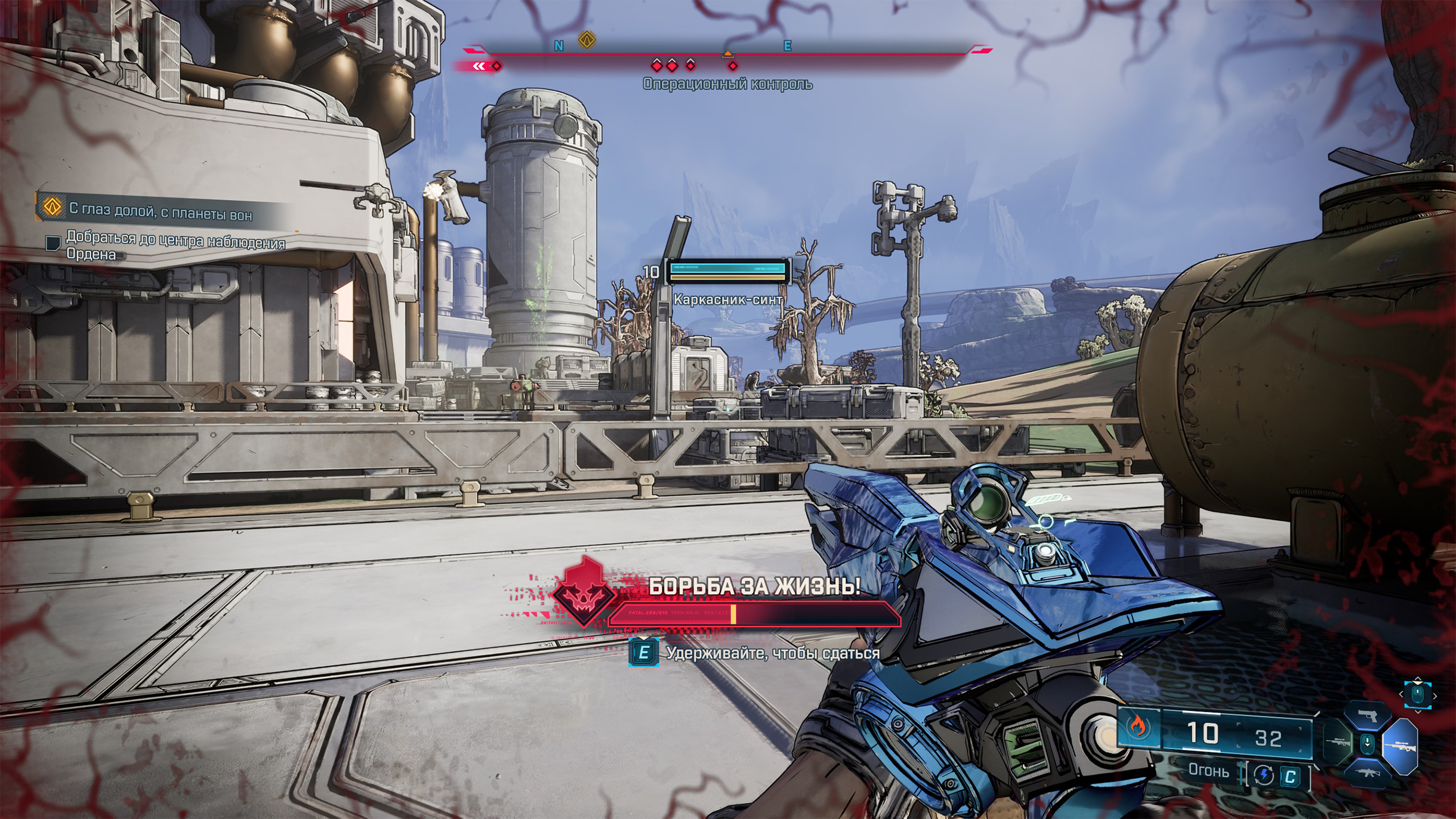The height and width of the screenshot is (819, 1456).
Task: Select the highlighted blue sniper rifle slot
Action: pos(1400,746)
